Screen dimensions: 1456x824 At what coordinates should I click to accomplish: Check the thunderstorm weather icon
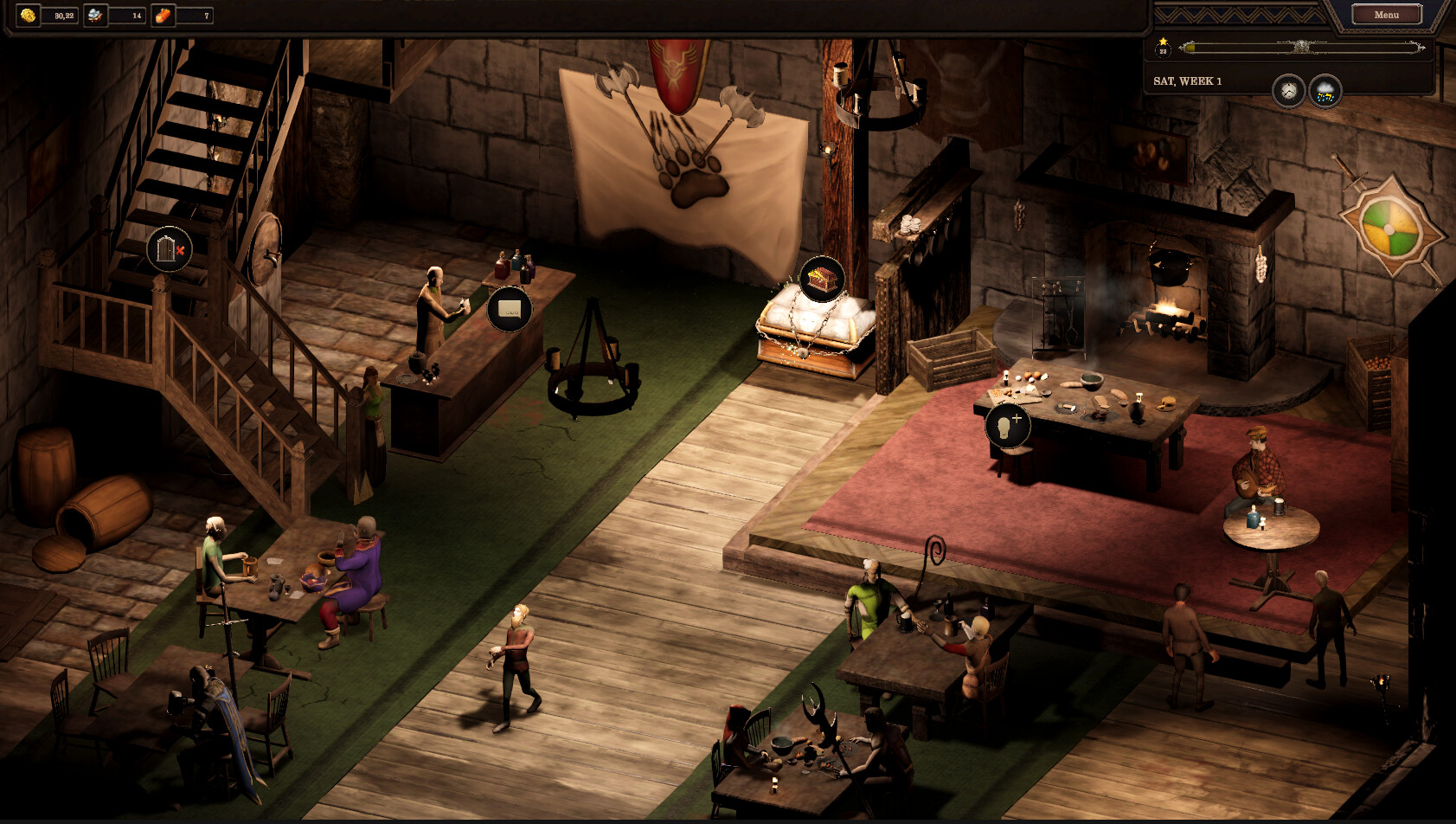pyautogui.click(x=1325, y=91)
